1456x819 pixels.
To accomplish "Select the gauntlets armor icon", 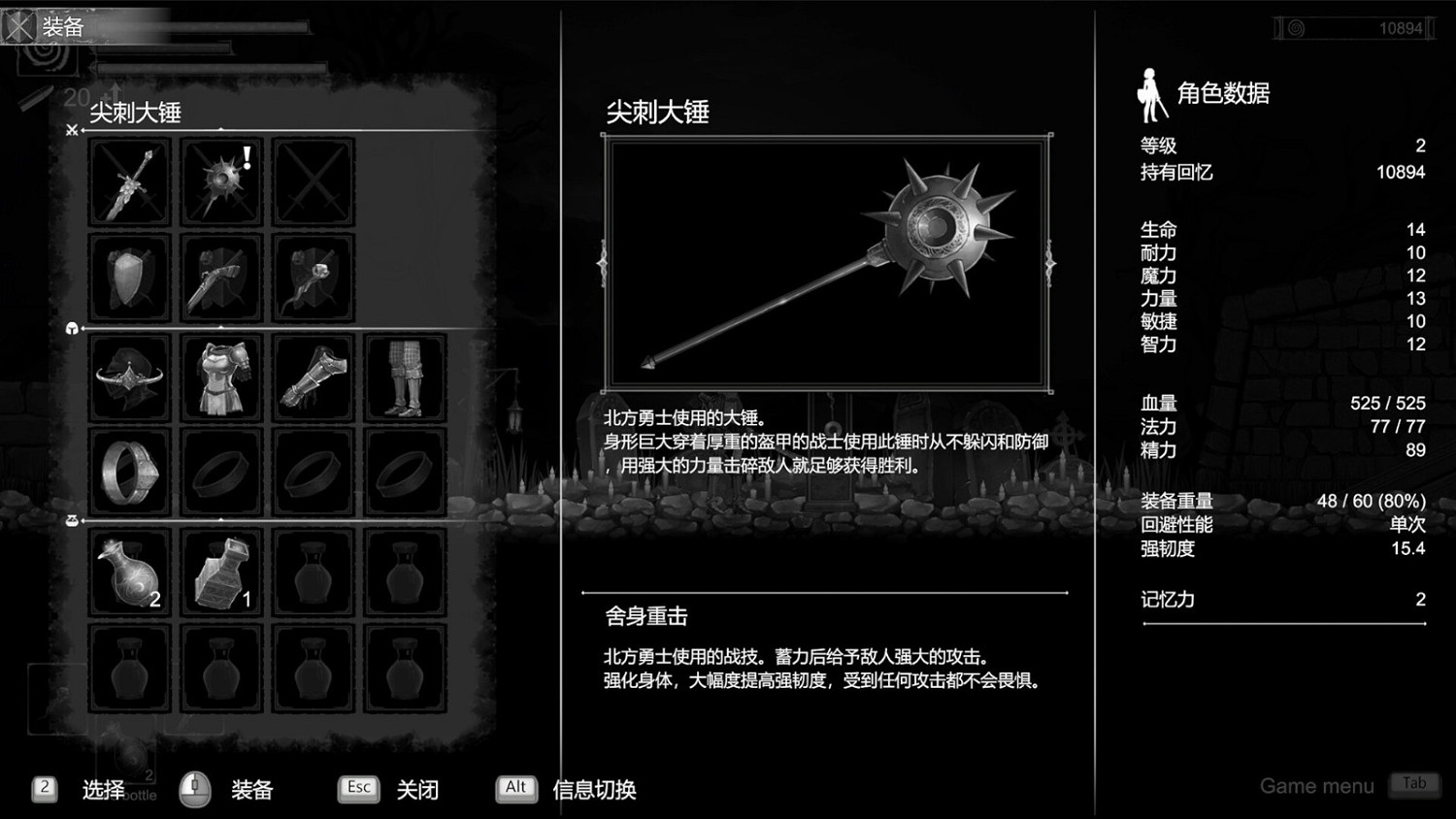I will [x=313, y=377].
